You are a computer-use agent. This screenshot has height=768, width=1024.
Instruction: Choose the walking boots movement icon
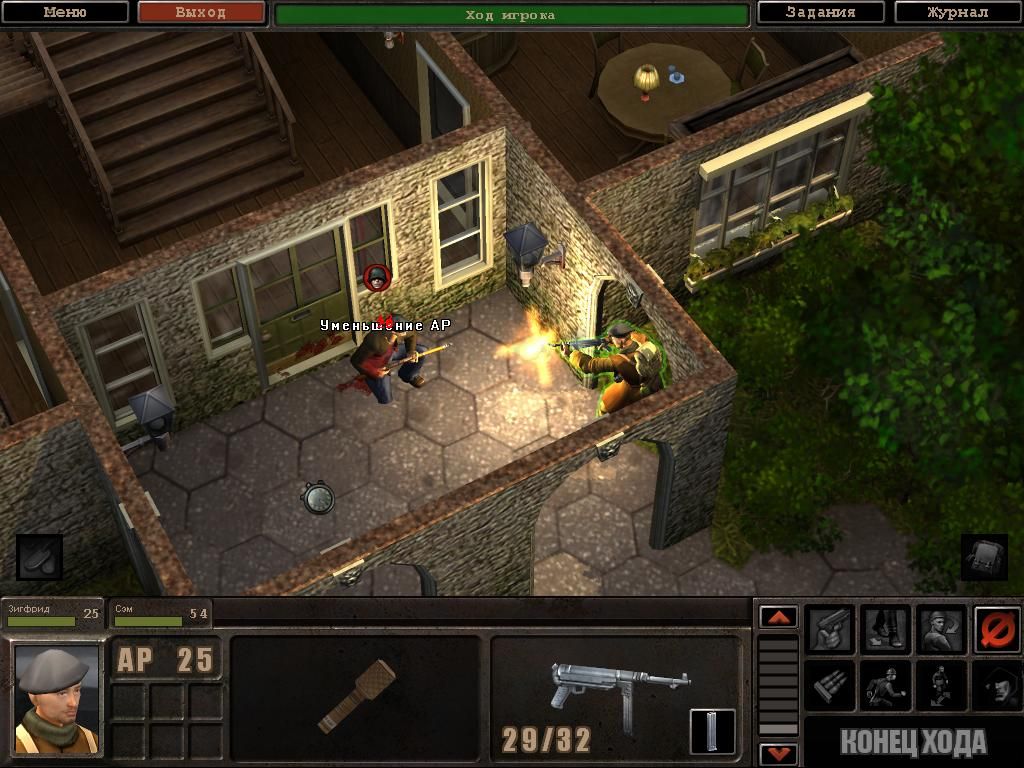(x=886, y=629)
